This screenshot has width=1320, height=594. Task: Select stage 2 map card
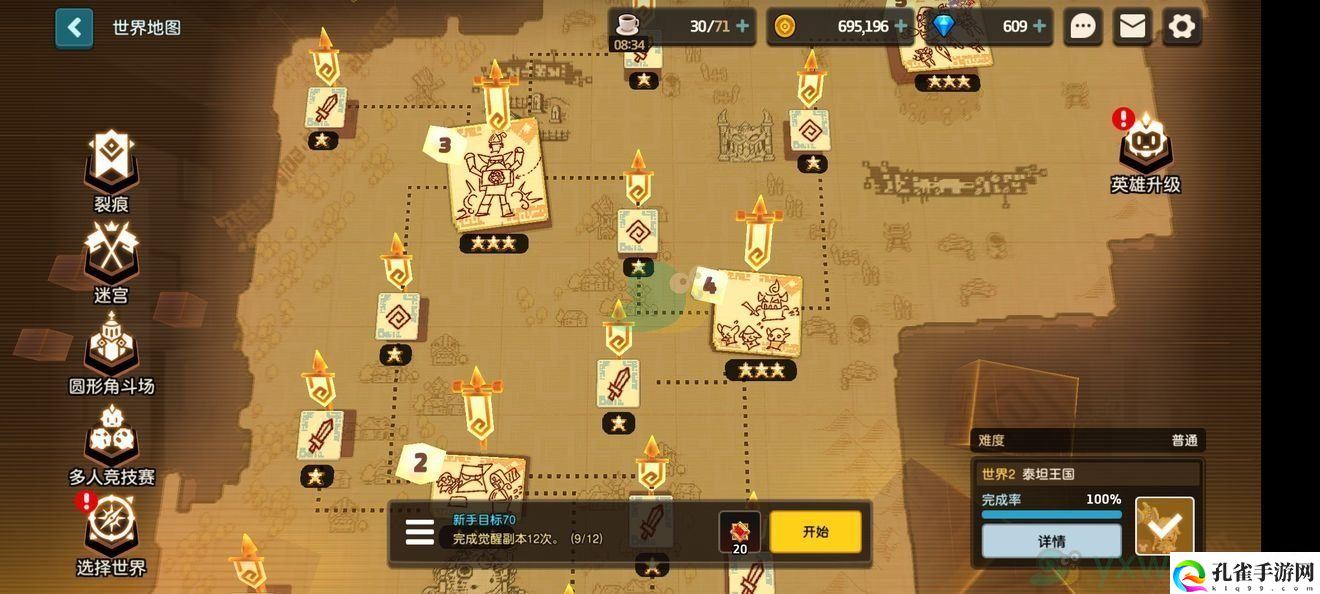[x=477, y=480]
